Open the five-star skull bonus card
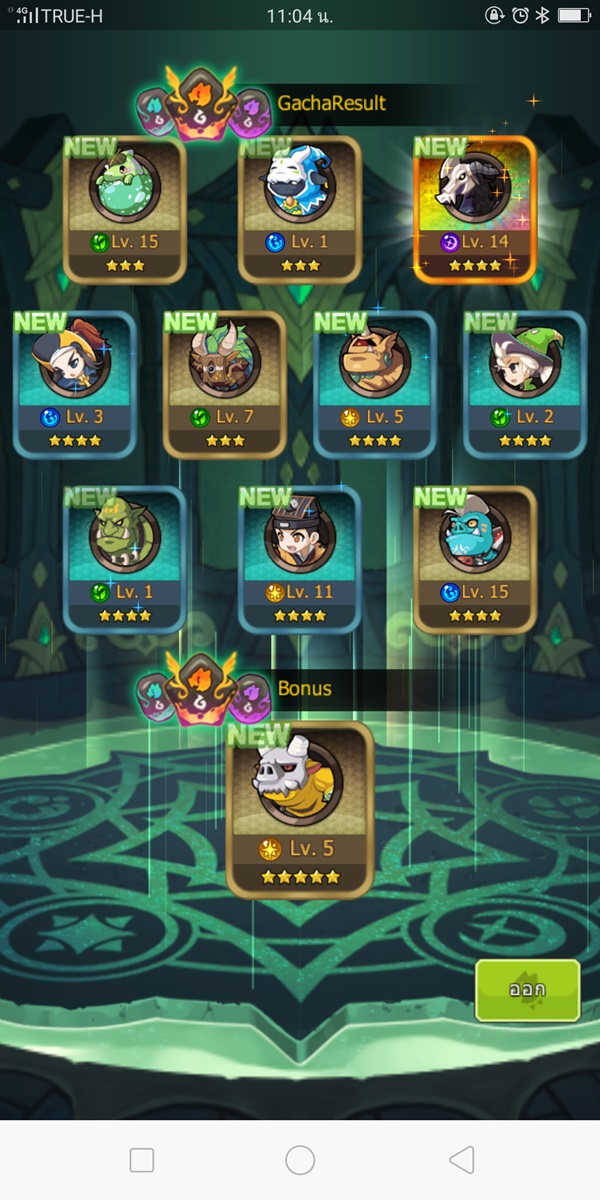 tap(300, 810)
